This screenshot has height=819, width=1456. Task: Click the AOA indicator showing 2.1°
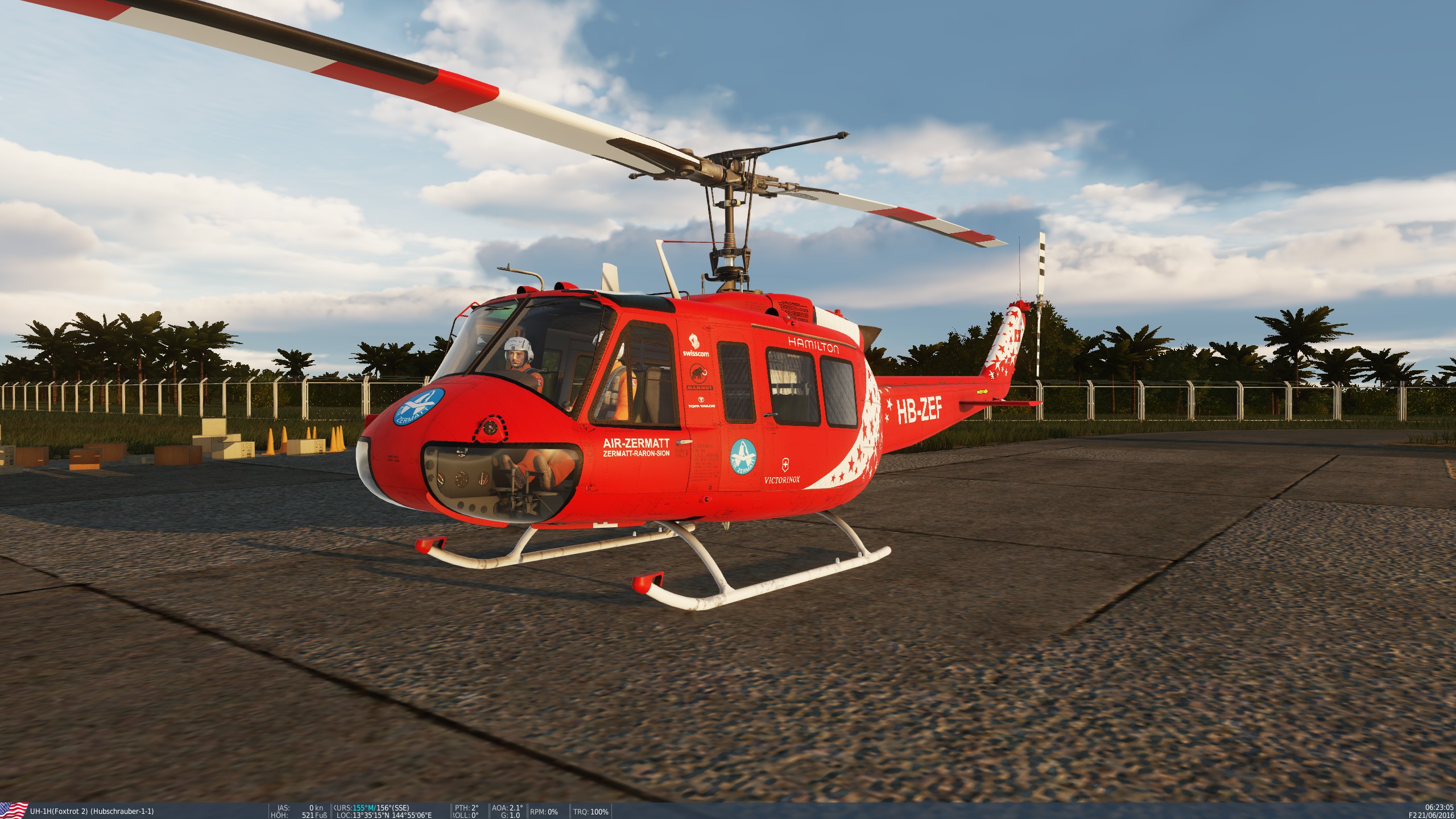coord(508,808)
